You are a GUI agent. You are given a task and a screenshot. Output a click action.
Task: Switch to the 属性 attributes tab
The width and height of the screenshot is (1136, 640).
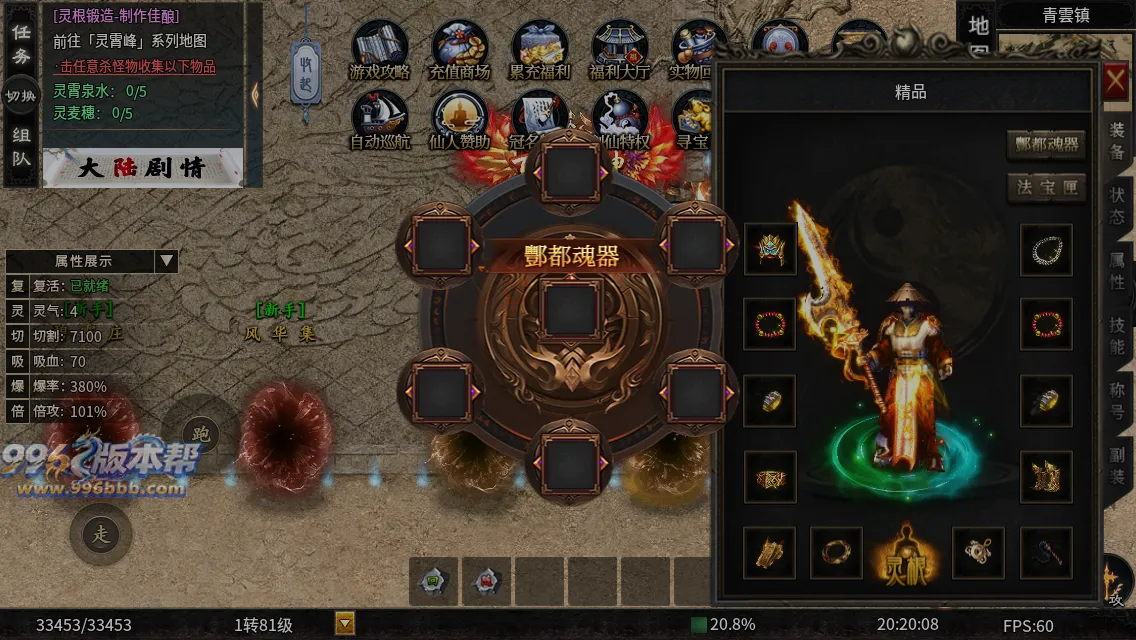(1117, 271)
